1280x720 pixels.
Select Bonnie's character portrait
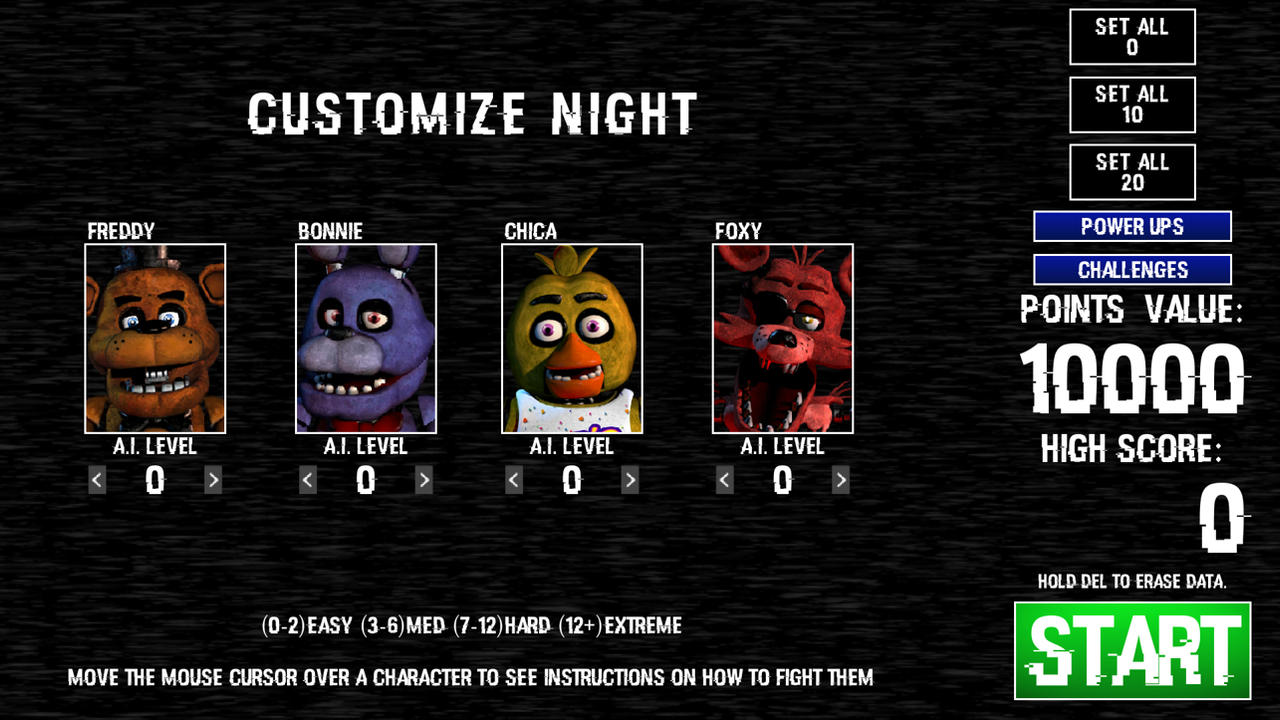pyautogui.click(x=364, y=338)
